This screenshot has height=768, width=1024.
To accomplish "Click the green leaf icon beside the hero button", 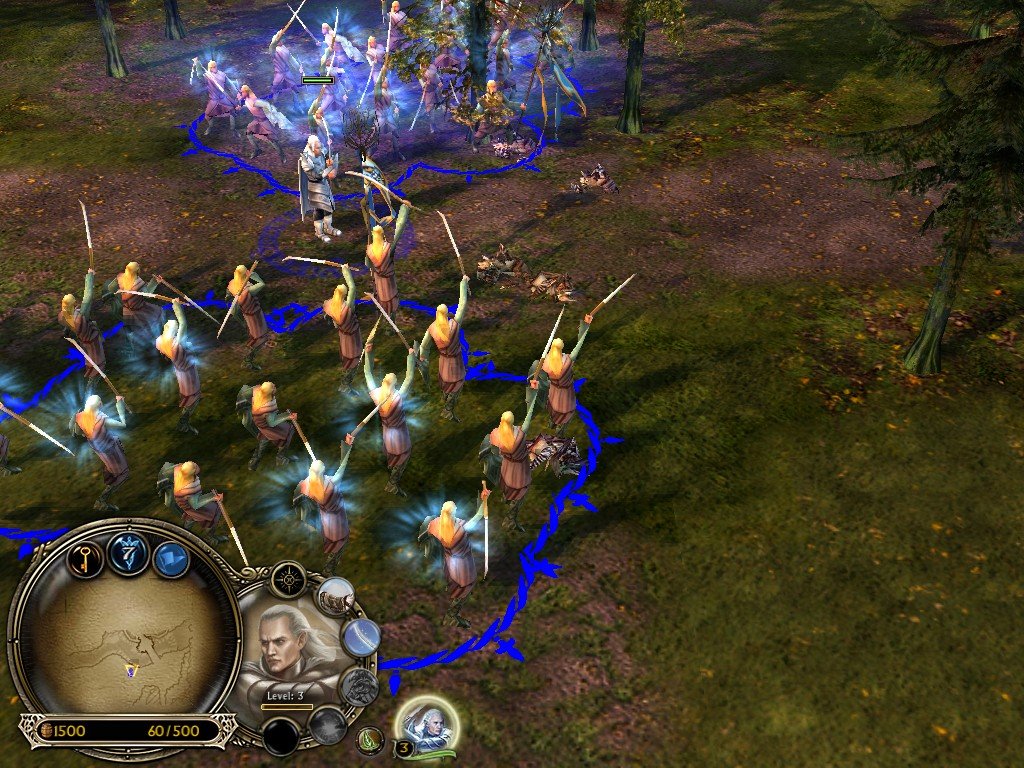I will (x=371, y=741).
